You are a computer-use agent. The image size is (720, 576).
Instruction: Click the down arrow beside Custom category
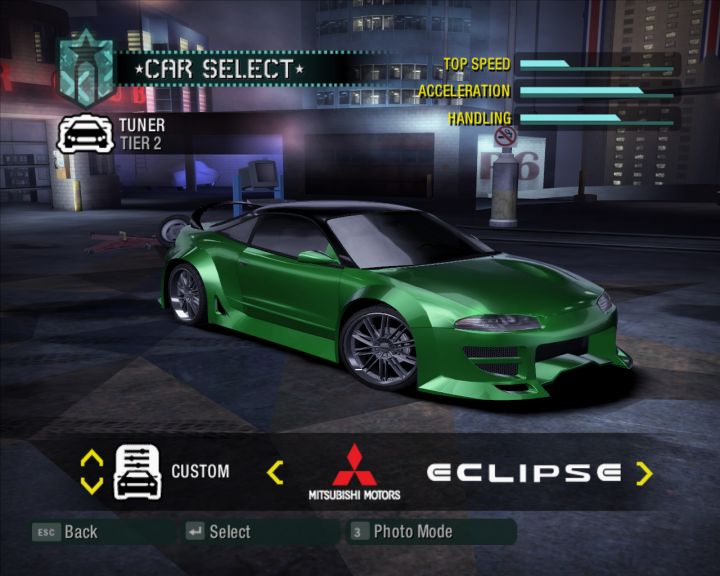(91, 485)
